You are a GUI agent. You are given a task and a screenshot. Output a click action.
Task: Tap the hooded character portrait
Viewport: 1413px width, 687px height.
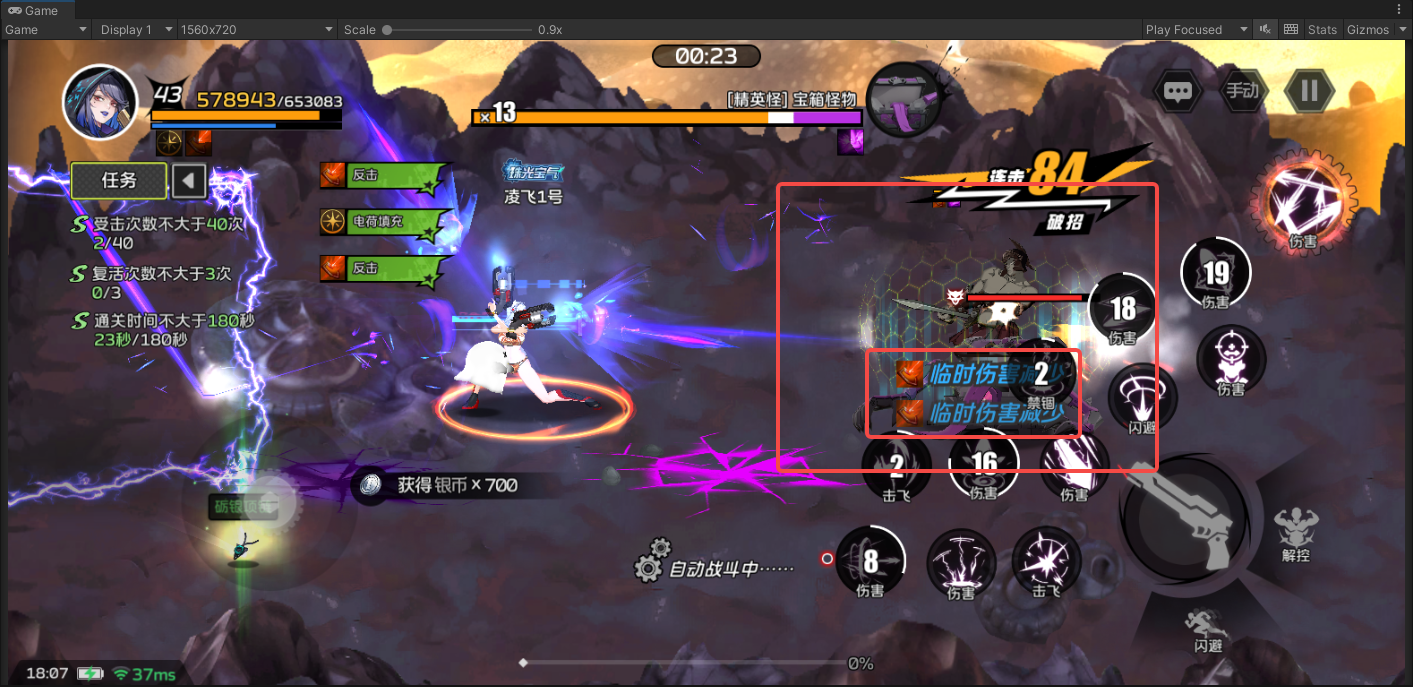[99, 103]
